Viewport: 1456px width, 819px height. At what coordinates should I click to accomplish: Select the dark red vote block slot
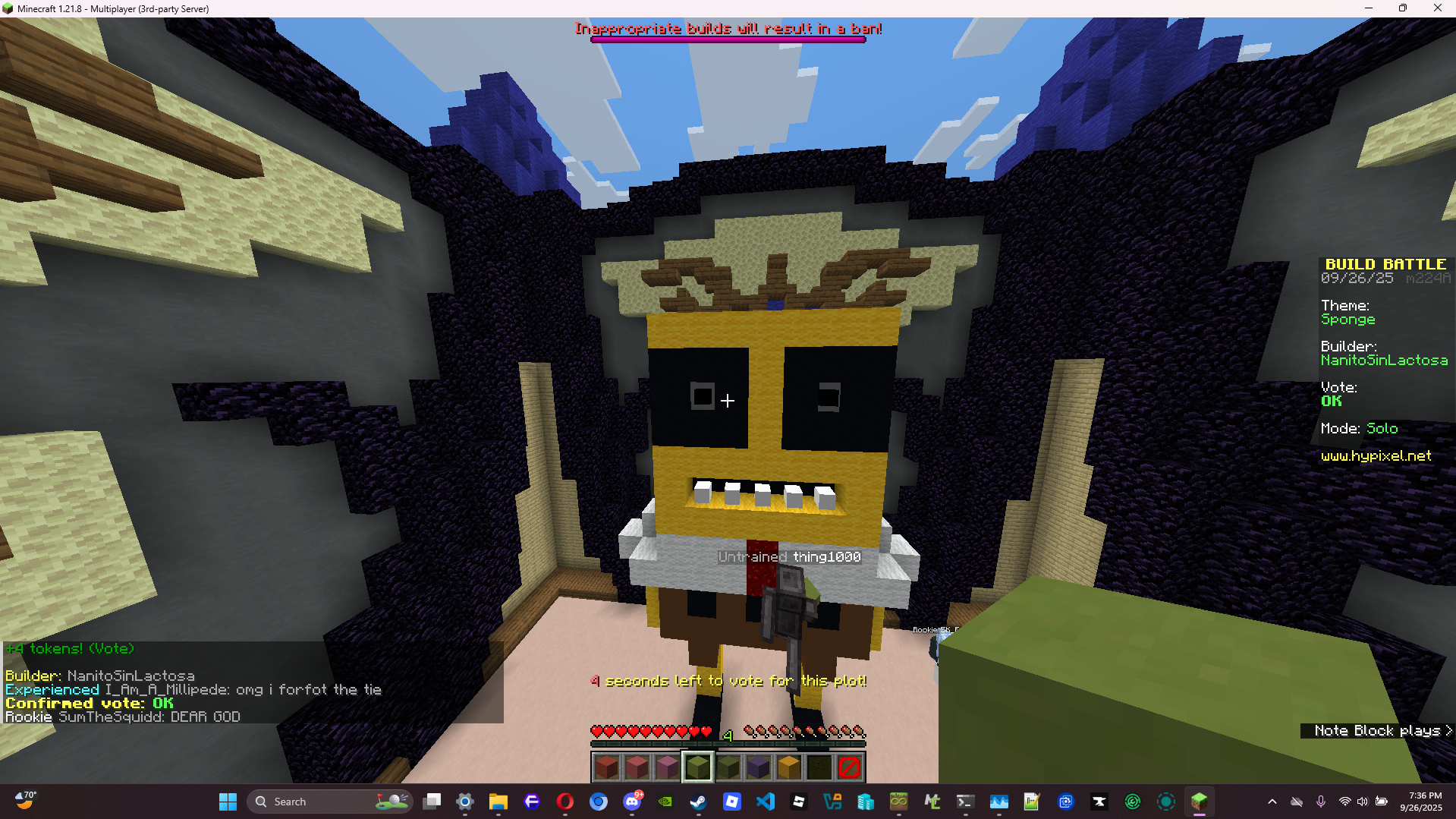(606, 767)
